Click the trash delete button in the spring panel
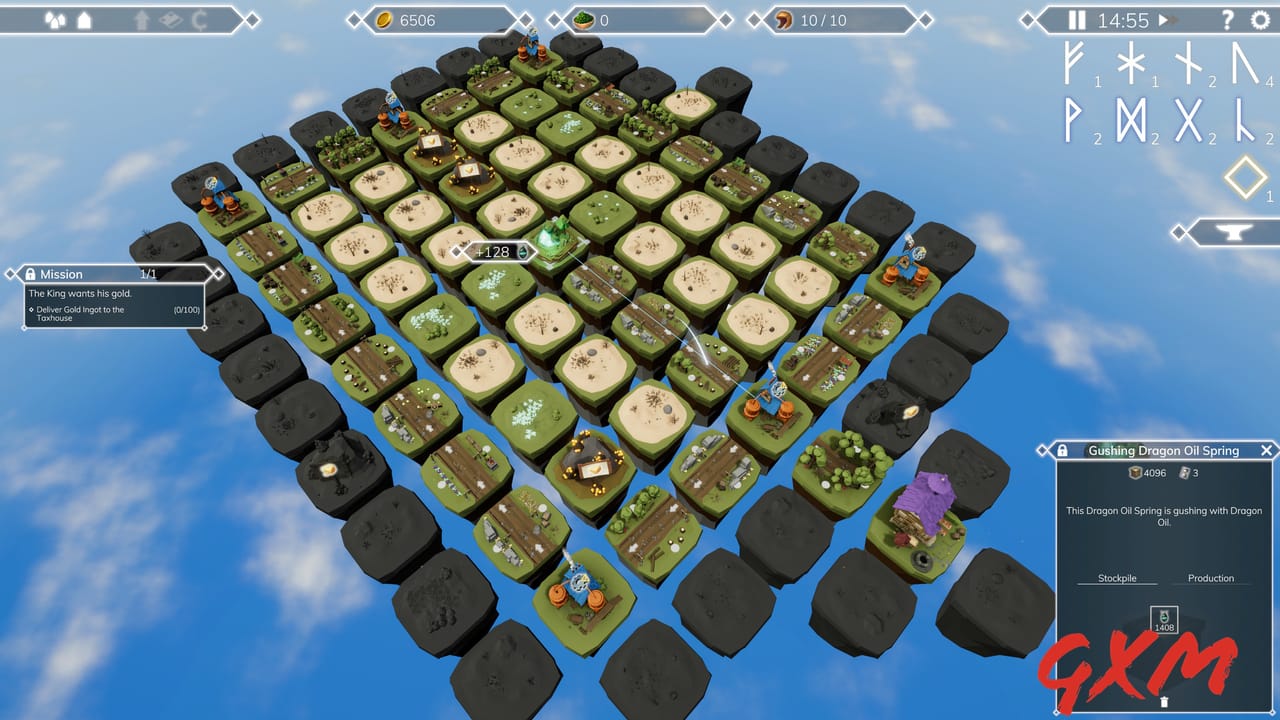This screenshot has height=720, width=1280. [1164, 702]
